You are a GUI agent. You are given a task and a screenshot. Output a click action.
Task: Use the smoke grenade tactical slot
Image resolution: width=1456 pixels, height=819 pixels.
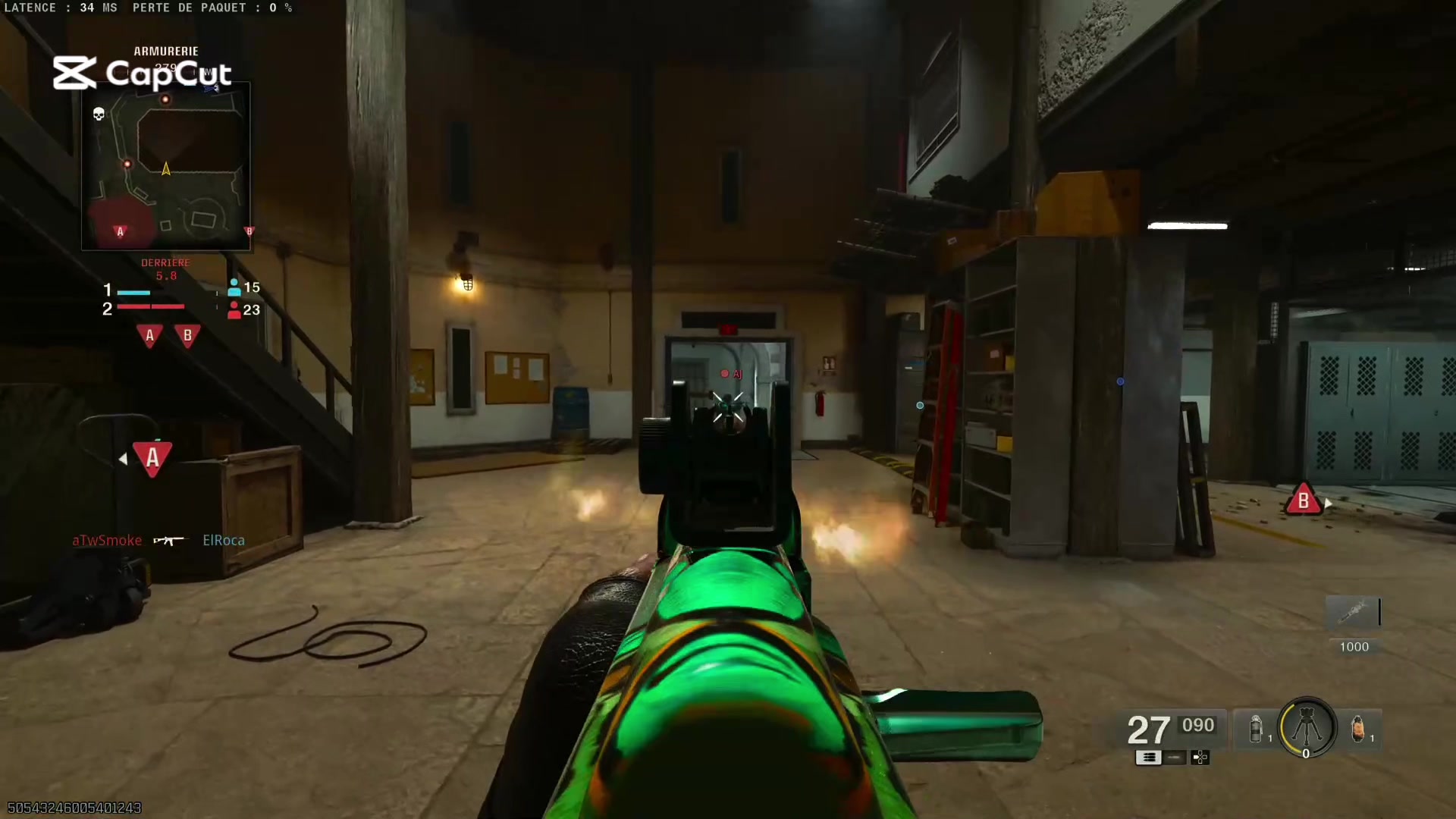pyautogui.click(x=1256, y=729)
